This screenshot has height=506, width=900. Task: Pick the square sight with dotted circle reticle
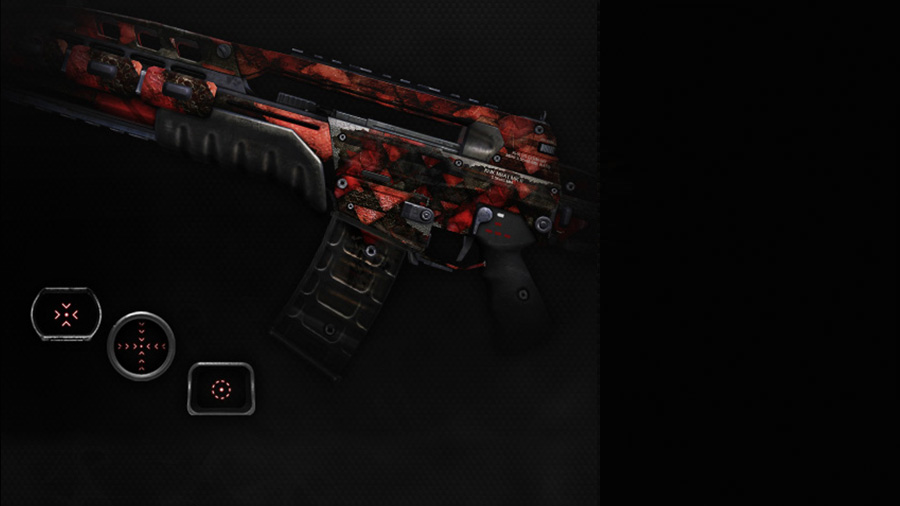(221, 388)
